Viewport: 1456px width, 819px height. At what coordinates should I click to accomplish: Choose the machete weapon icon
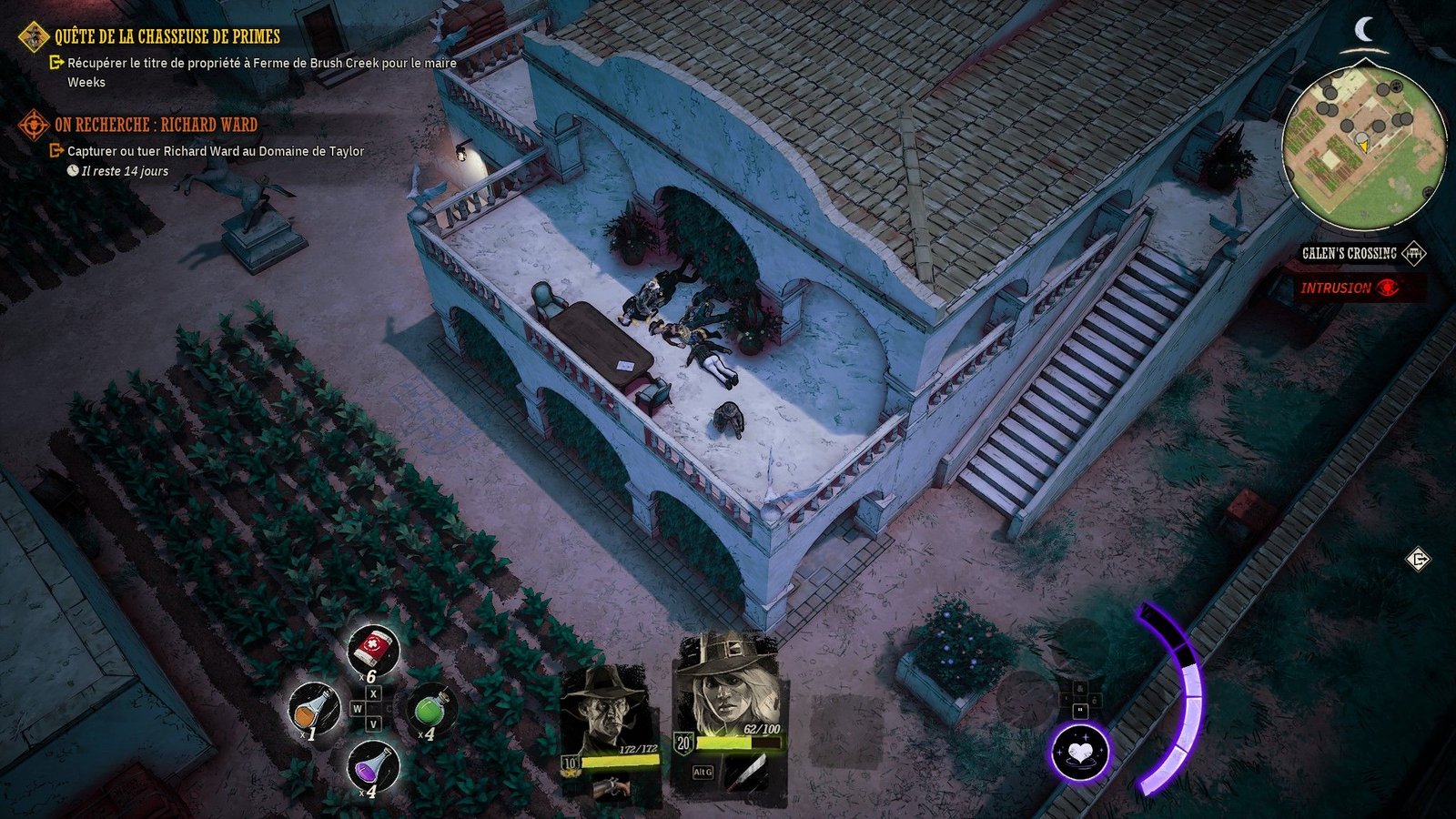coord(745,773)
